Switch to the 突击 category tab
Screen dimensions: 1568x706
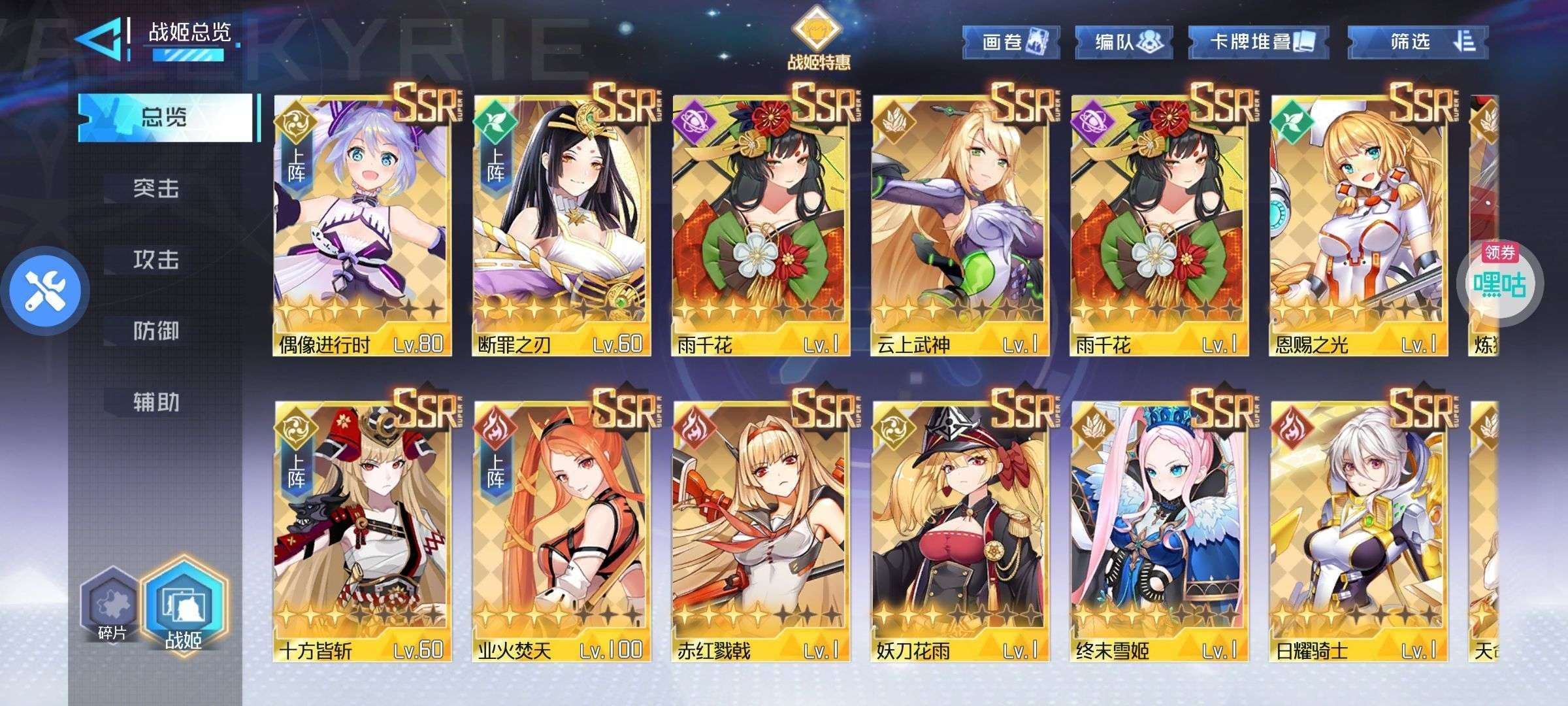(x=155, y=189)
